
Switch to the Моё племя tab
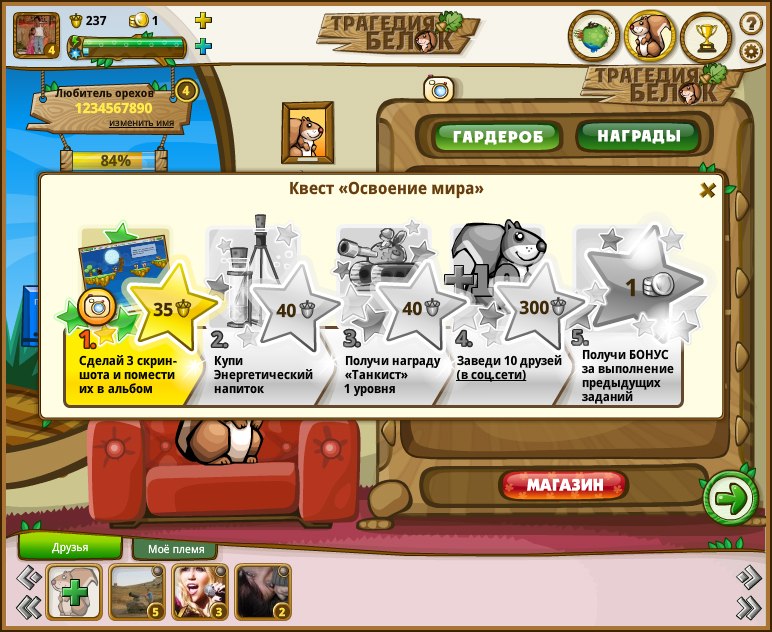pyautogui.click(x=175, y=550)
